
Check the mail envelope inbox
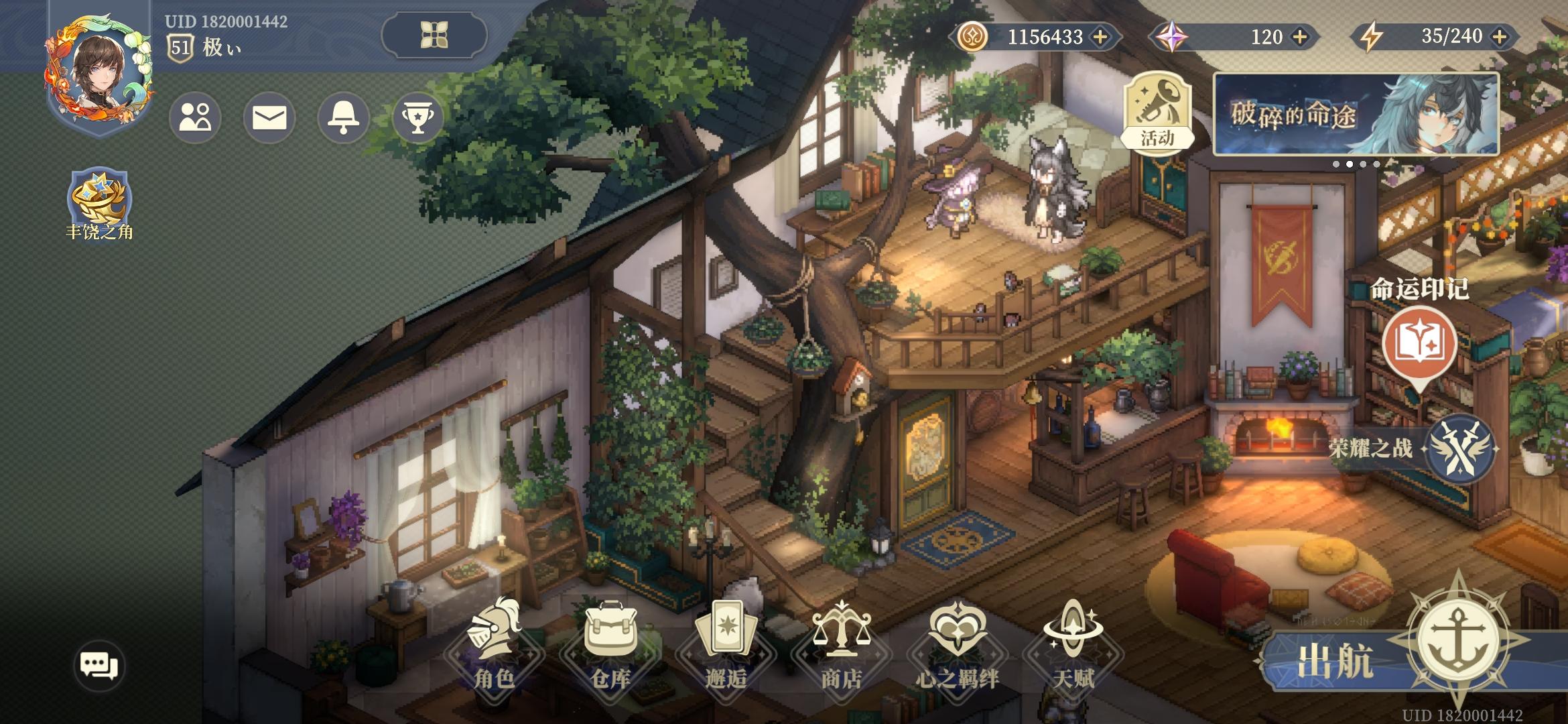point(269,118)
